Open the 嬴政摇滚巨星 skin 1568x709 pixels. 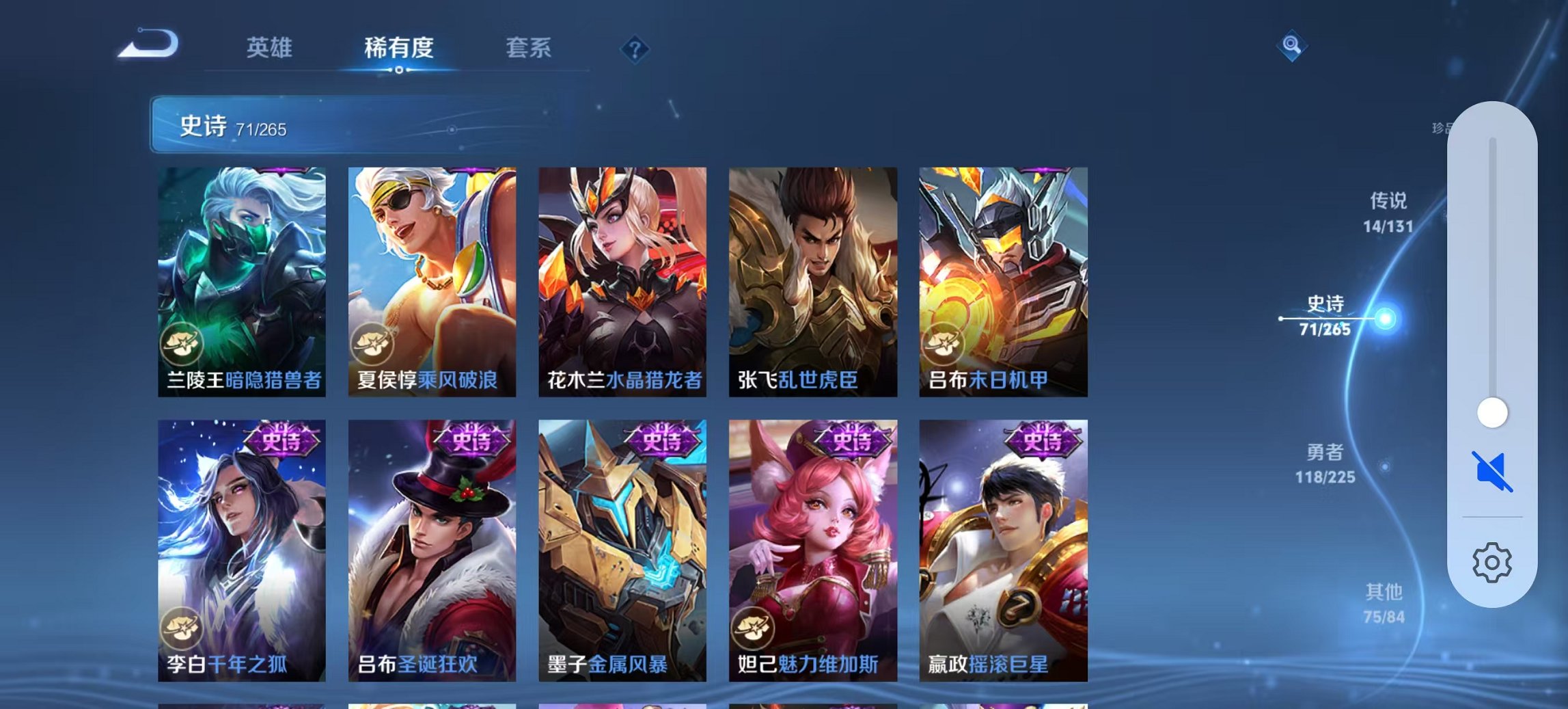pyautogui.click(x=1004, y=540)
